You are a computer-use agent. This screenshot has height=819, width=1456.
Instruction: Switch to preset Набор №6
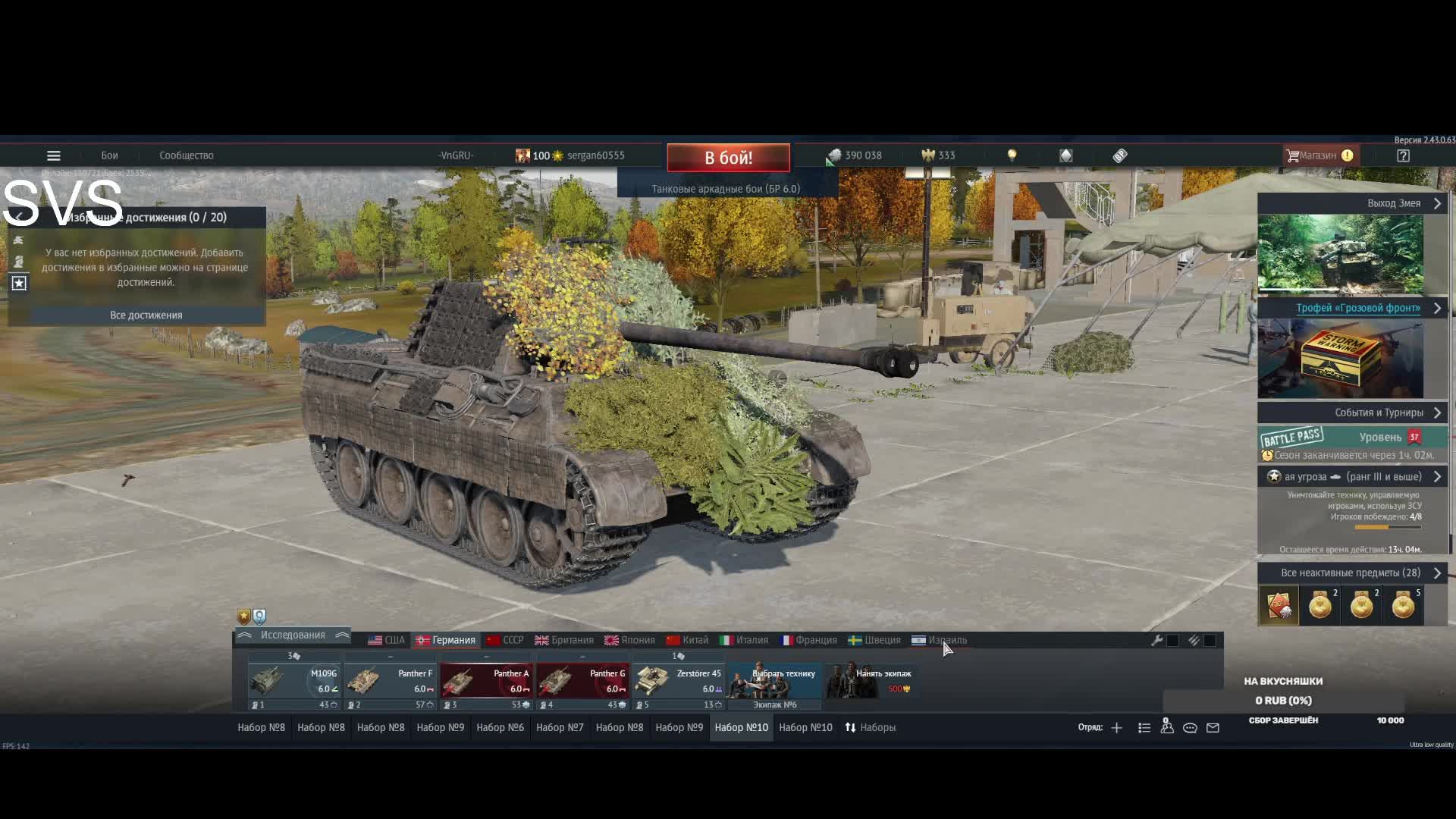click(x=500, y=727)
